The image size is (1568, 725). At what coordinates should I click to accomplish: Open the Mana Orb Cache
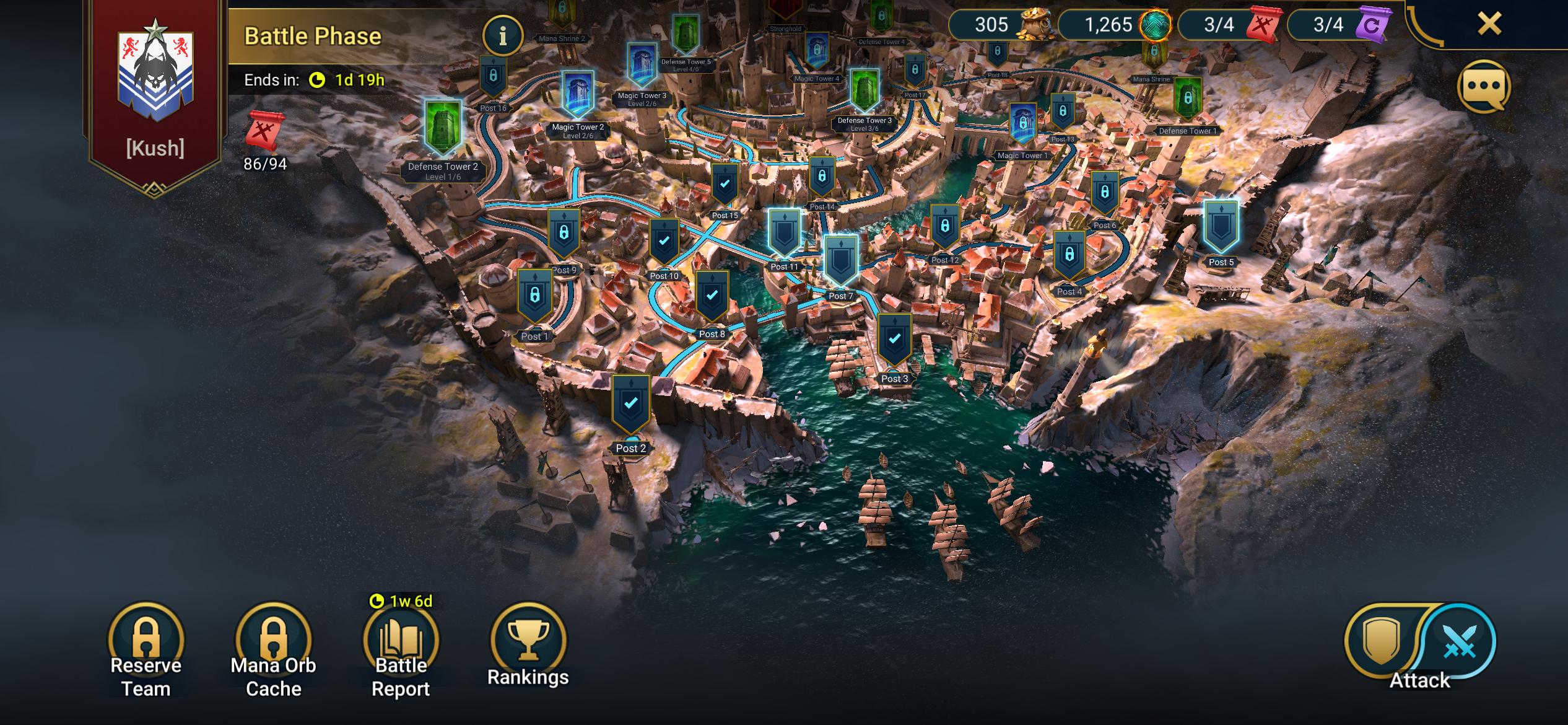point(273,644)
